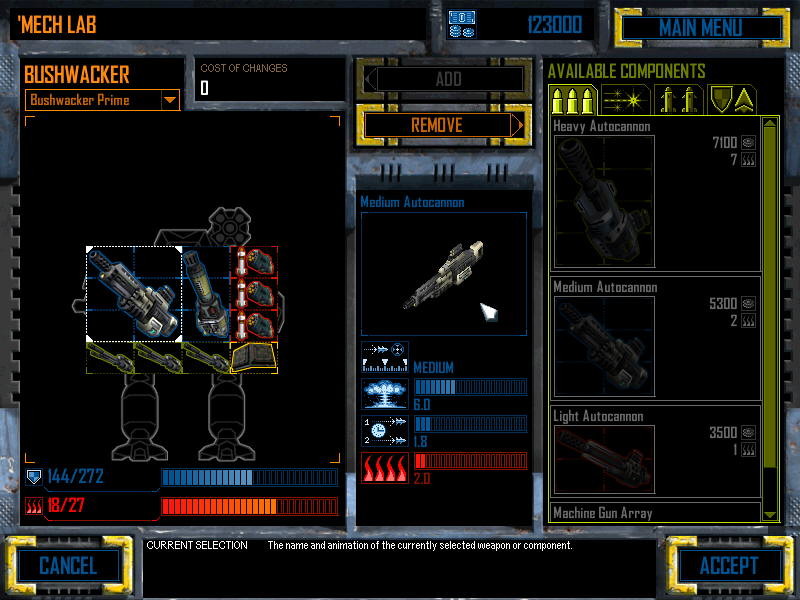The width and height of the screenshot is (800, 600).
Task: Select the installed Medium Autocannon on the mech
Action: pyautogui.click(x=133, y=293)
